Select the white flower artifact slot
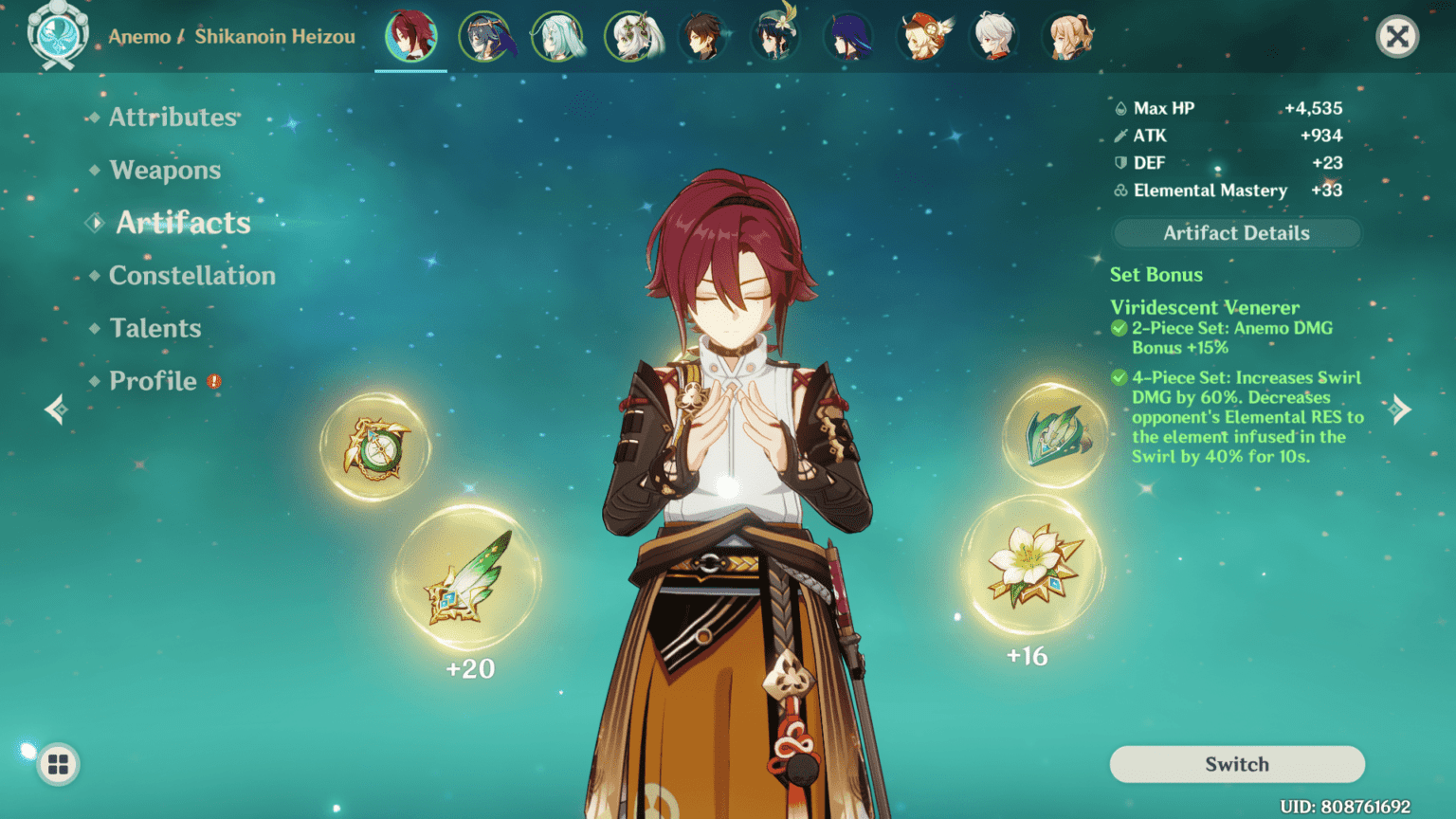1456x819 pixels. [x=1031, y=565]
